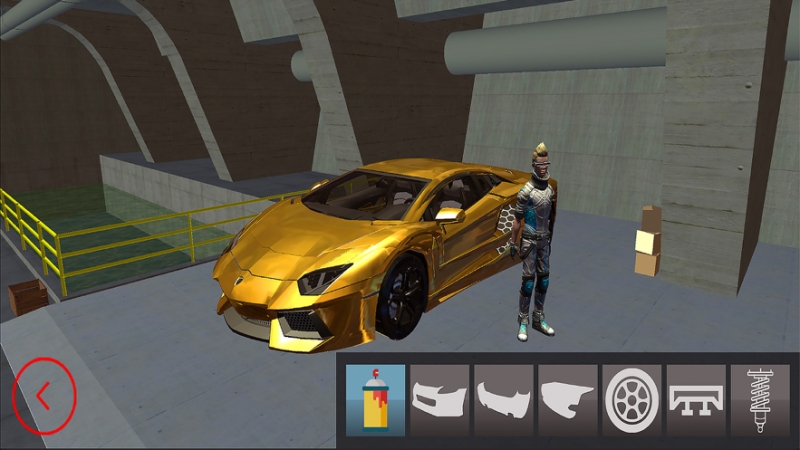800x450 pixels.
Task: Go back with the red arrow button
Action: pyautogui.click(x=43, y=395)
